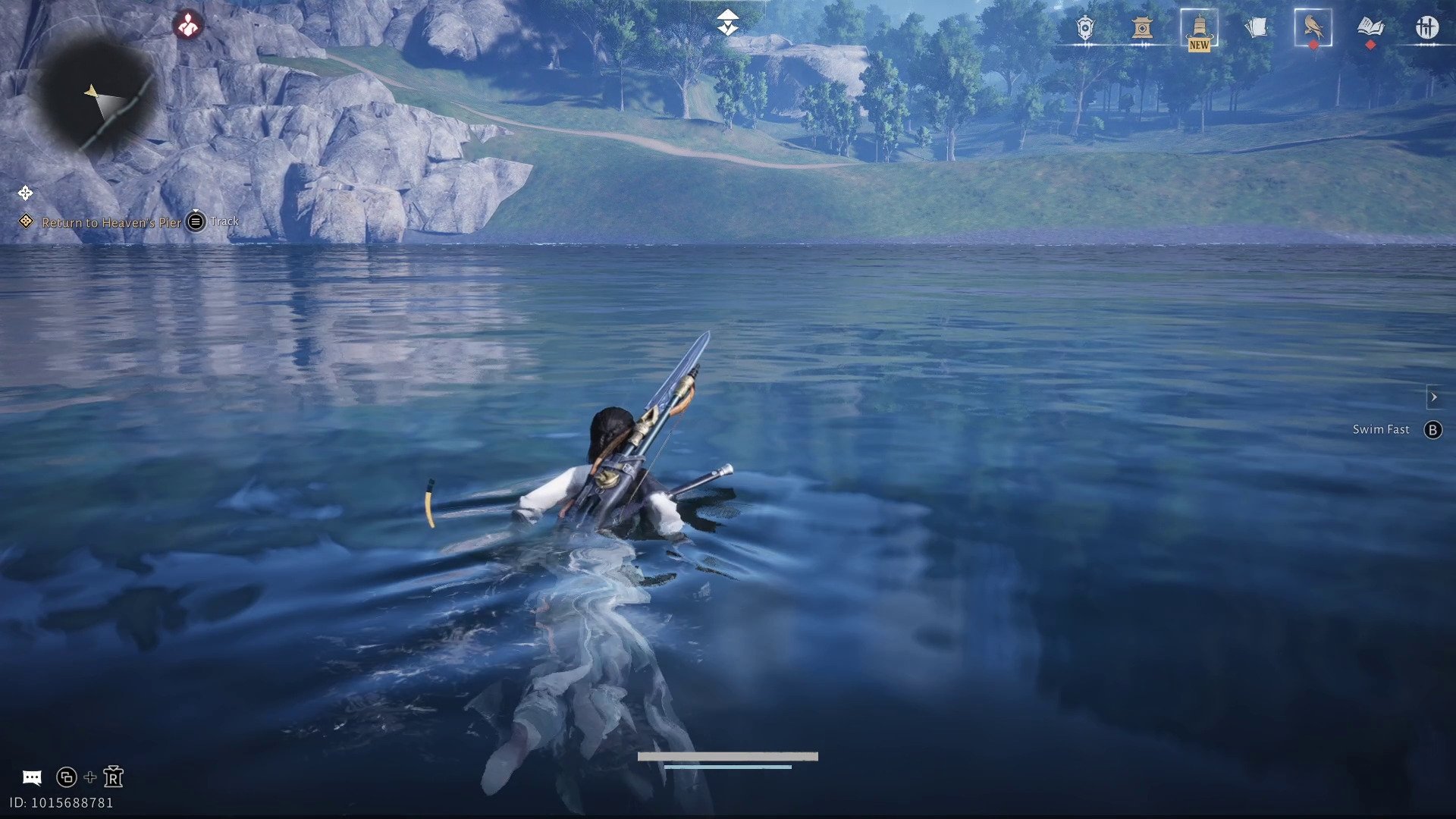Open the open-book journal icon
This screenshot has height=819, width=1456.
pyautogui.click(x=1370, y=28)
